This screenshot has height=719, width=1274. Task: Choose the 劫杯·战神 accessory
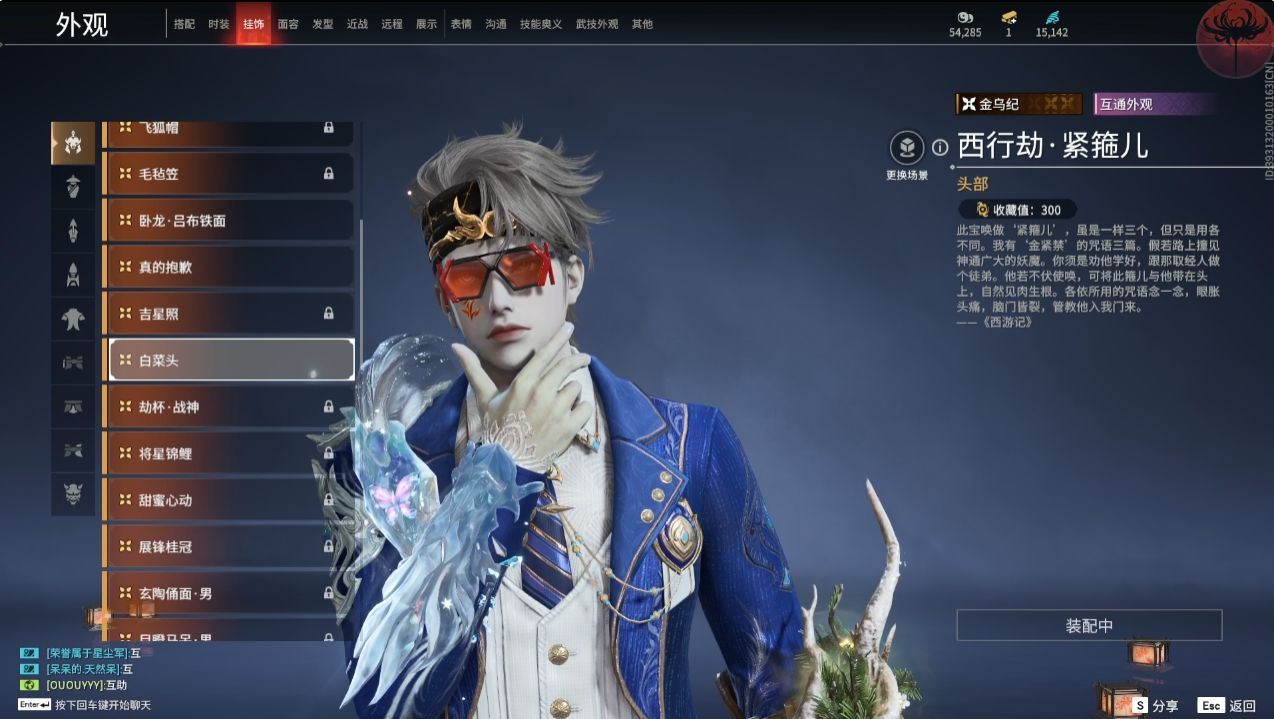pyautogui.click(x=228, y=407)
